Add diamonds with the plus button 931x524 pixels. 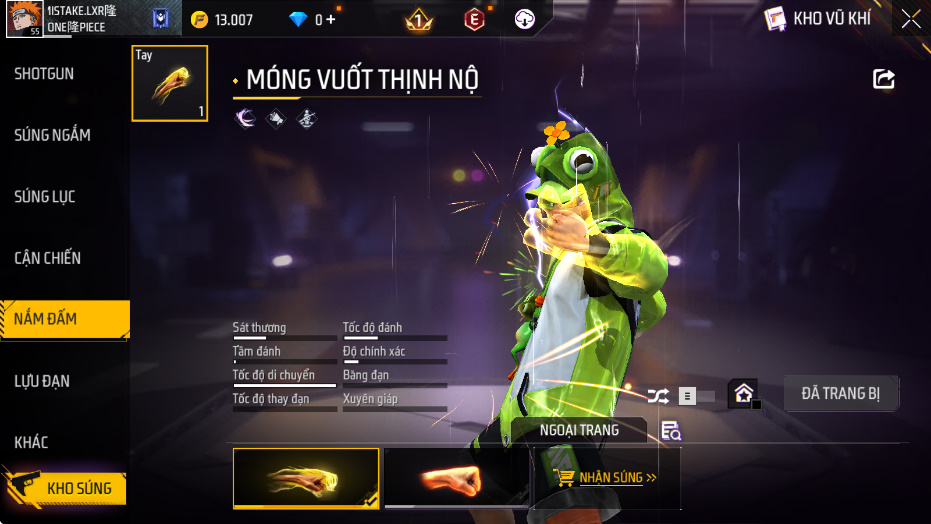[331, 19]
